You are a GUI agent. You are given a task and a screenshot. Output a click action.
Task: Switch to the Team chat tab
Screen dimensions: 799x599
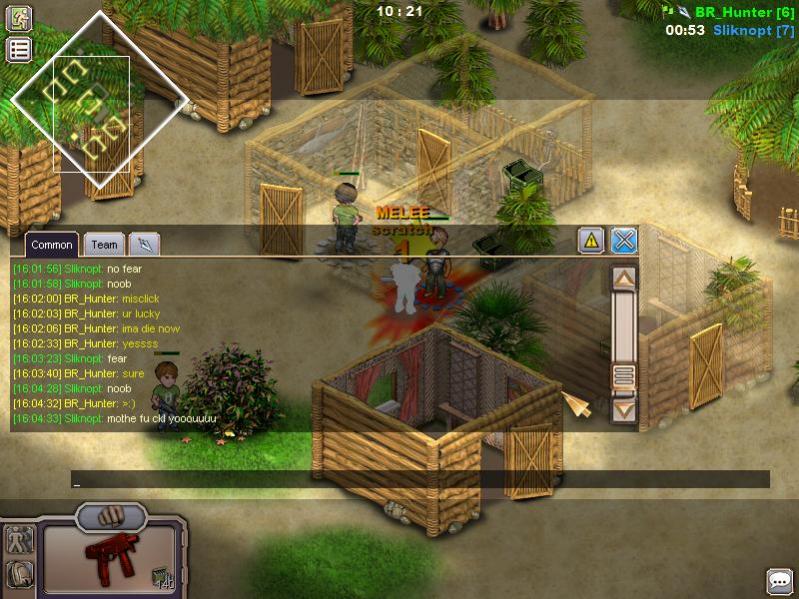pos(104,244)
